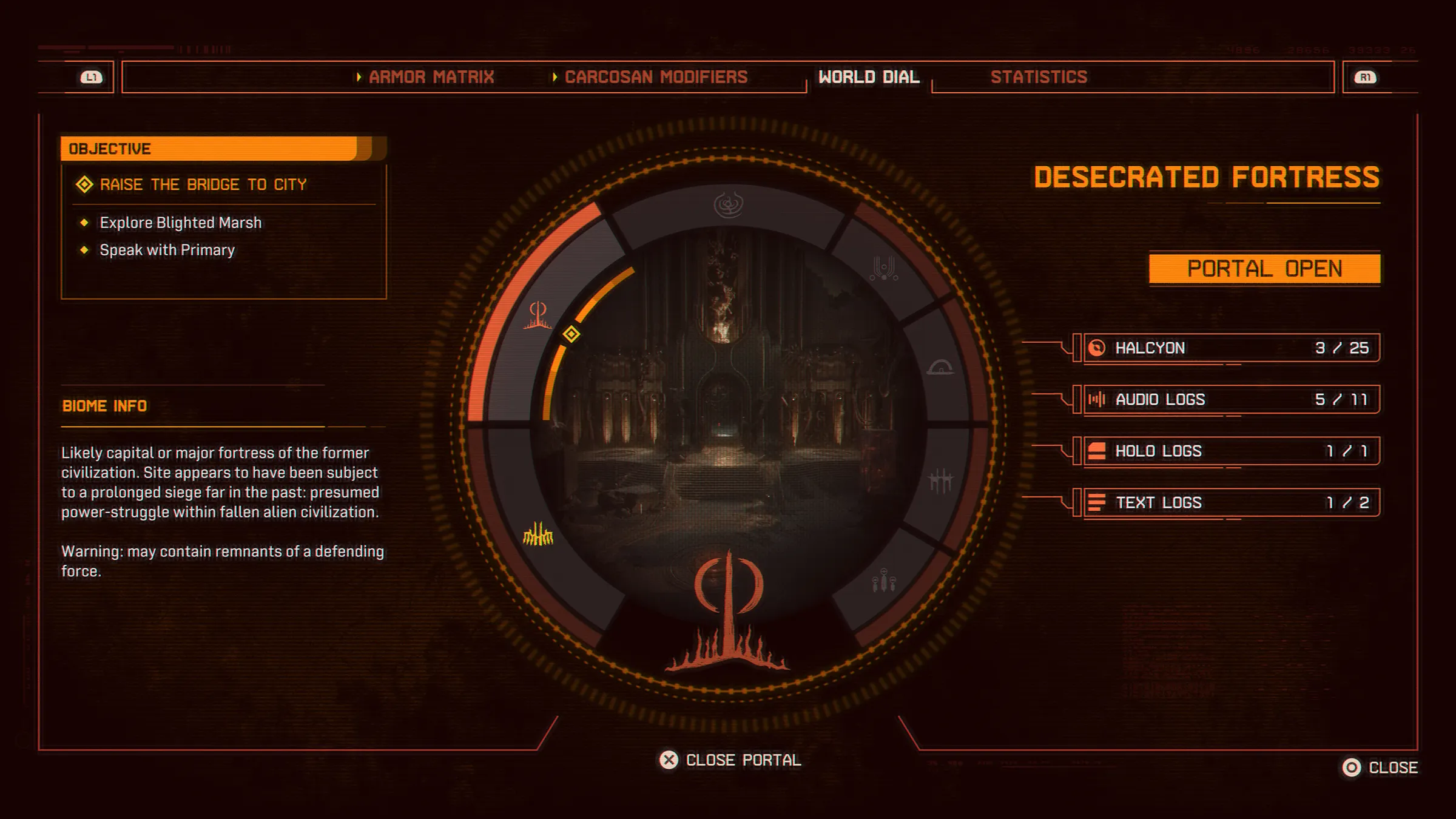Select the Halcyon collectibles row

[x=1232, y=348]
